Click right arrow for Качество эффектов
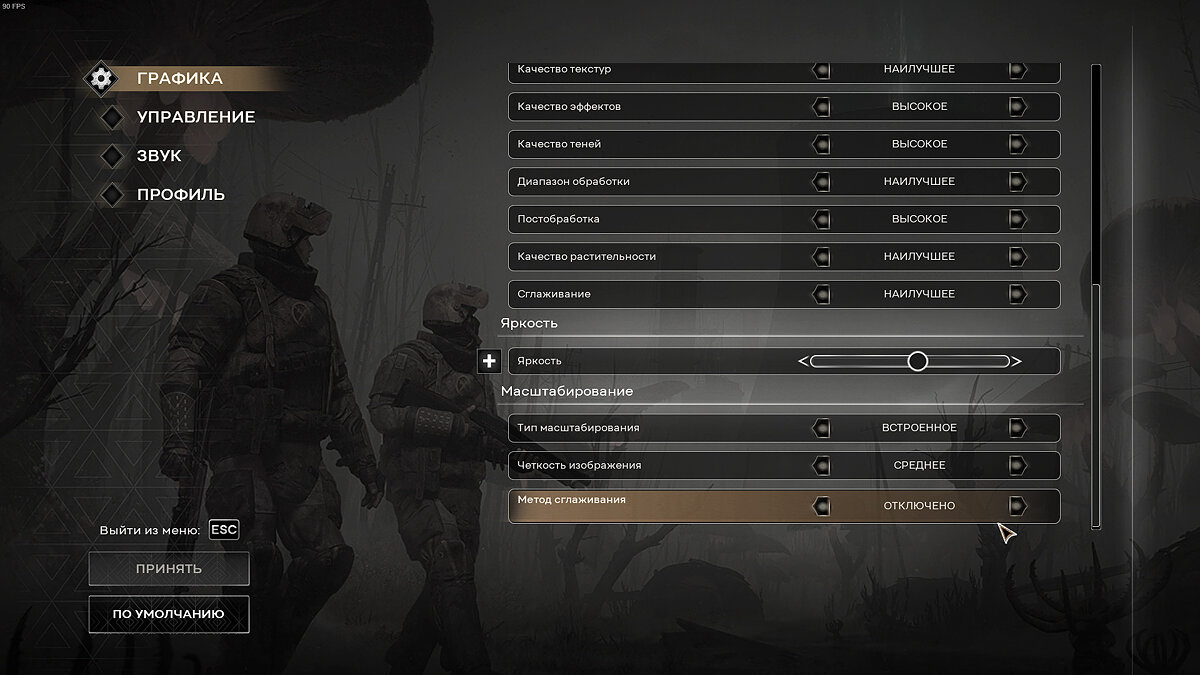The width and height of the screenshot is (1200, 675). (x=1017, y=107)
